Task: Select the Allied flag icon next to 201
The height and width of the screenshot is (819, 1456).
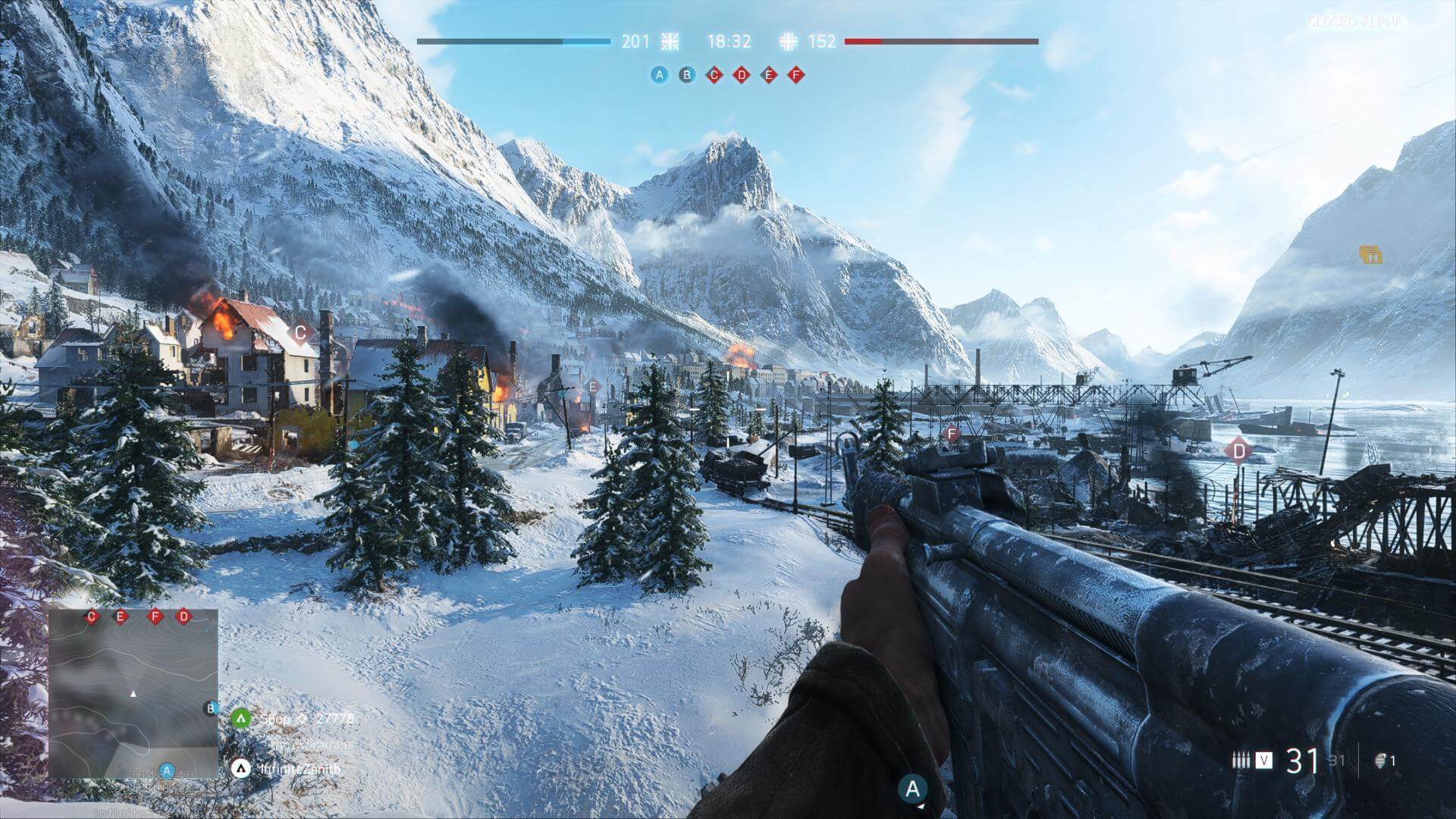Action: (x=670, y=42)
